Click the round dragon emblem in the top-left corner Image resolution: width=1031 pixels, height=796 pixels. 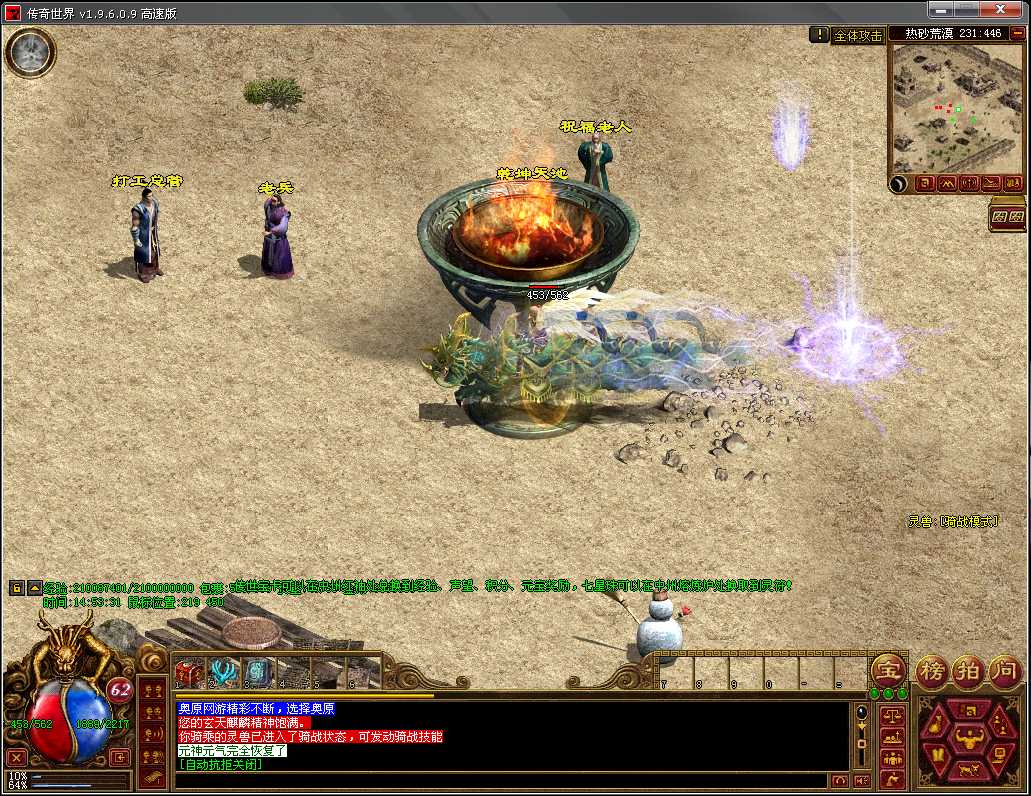pos(30,51)
